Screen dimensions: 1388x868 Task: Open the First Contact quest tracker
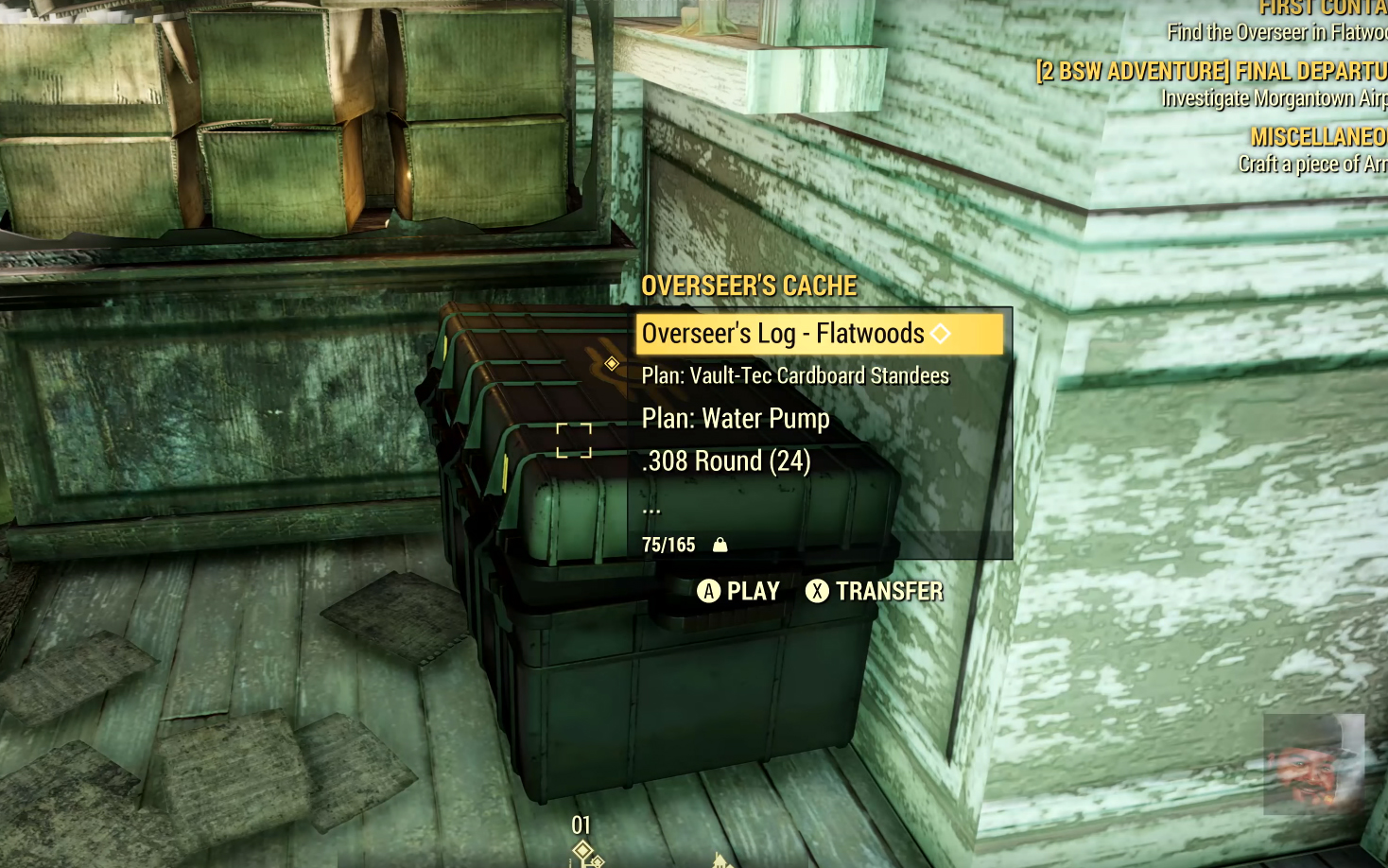tap(1322, 9)
